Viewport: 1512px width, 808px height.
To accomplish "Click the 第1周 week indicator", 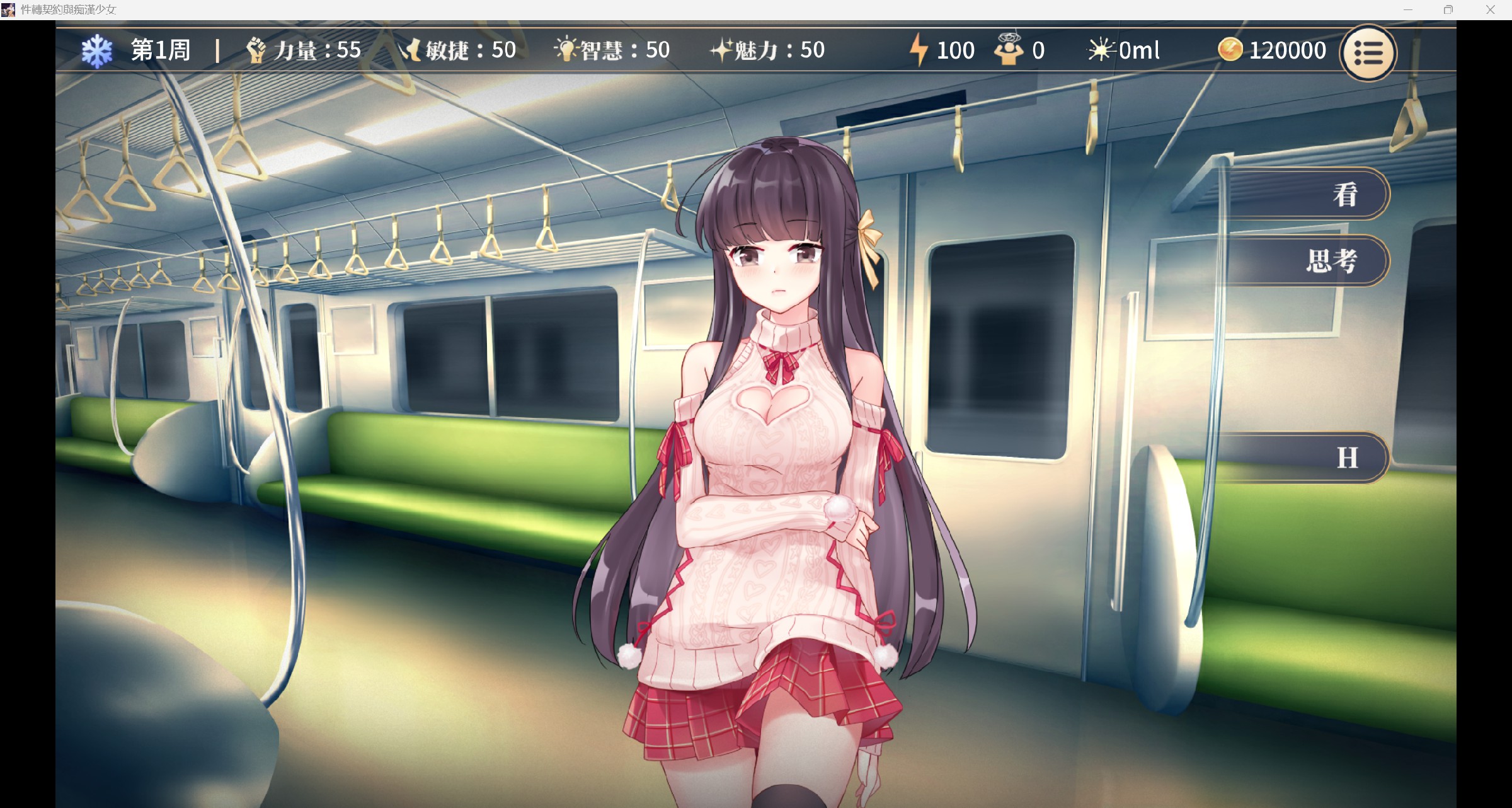I will pos(160,50).
